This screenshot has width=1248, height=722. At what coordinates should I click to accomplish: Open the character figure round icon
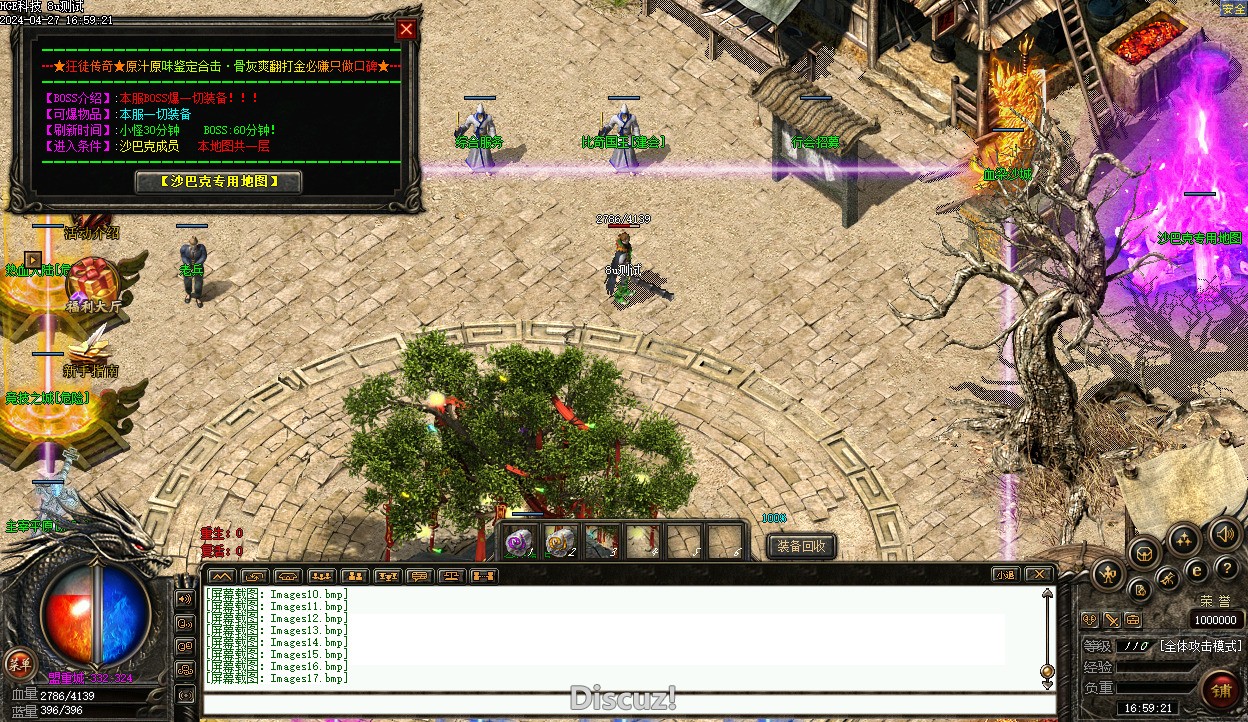click(1108, 574)
